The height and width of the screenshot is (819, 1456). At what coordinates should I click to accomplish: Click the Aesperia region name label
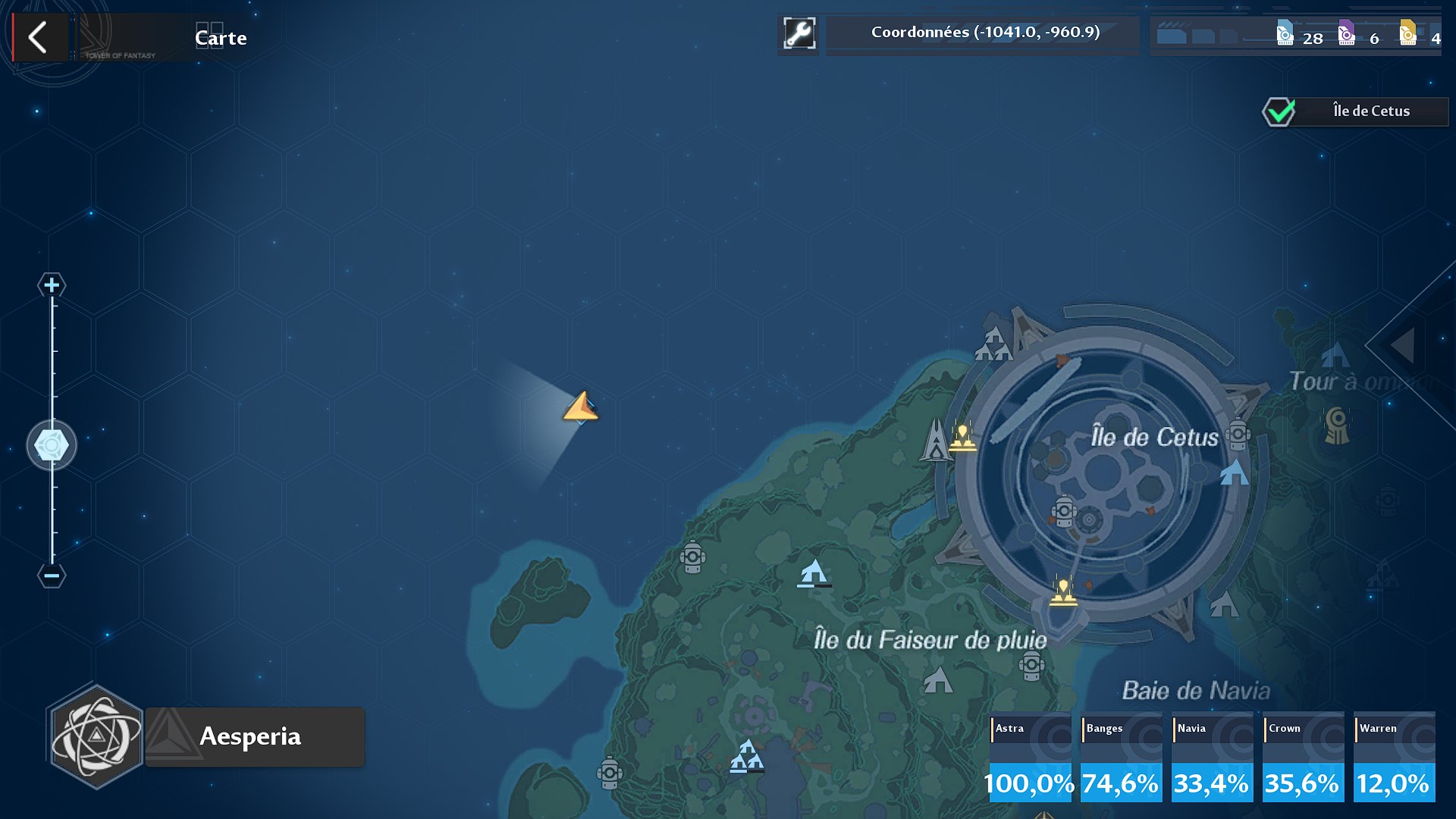[250, 736]
